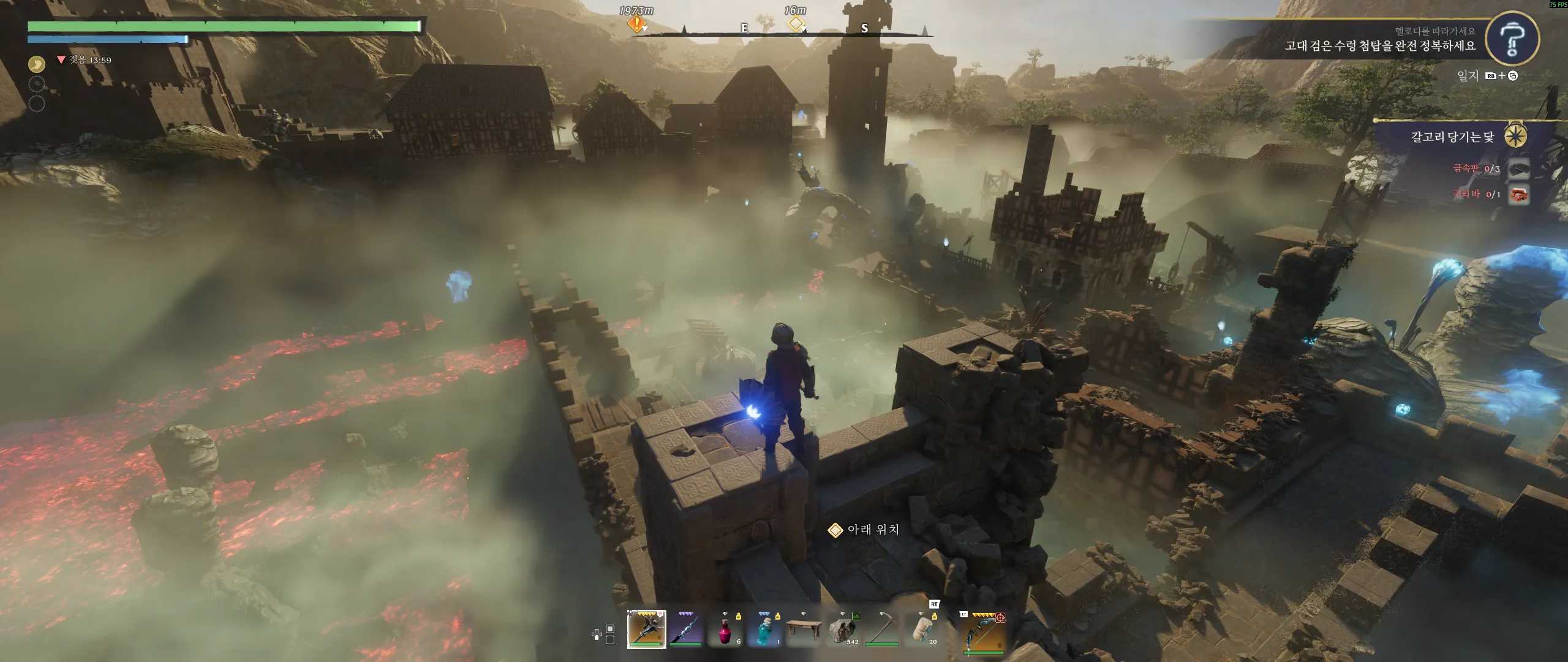Click the copper bar ingredient icon
1568x662 pixels.
[1518, 195]
